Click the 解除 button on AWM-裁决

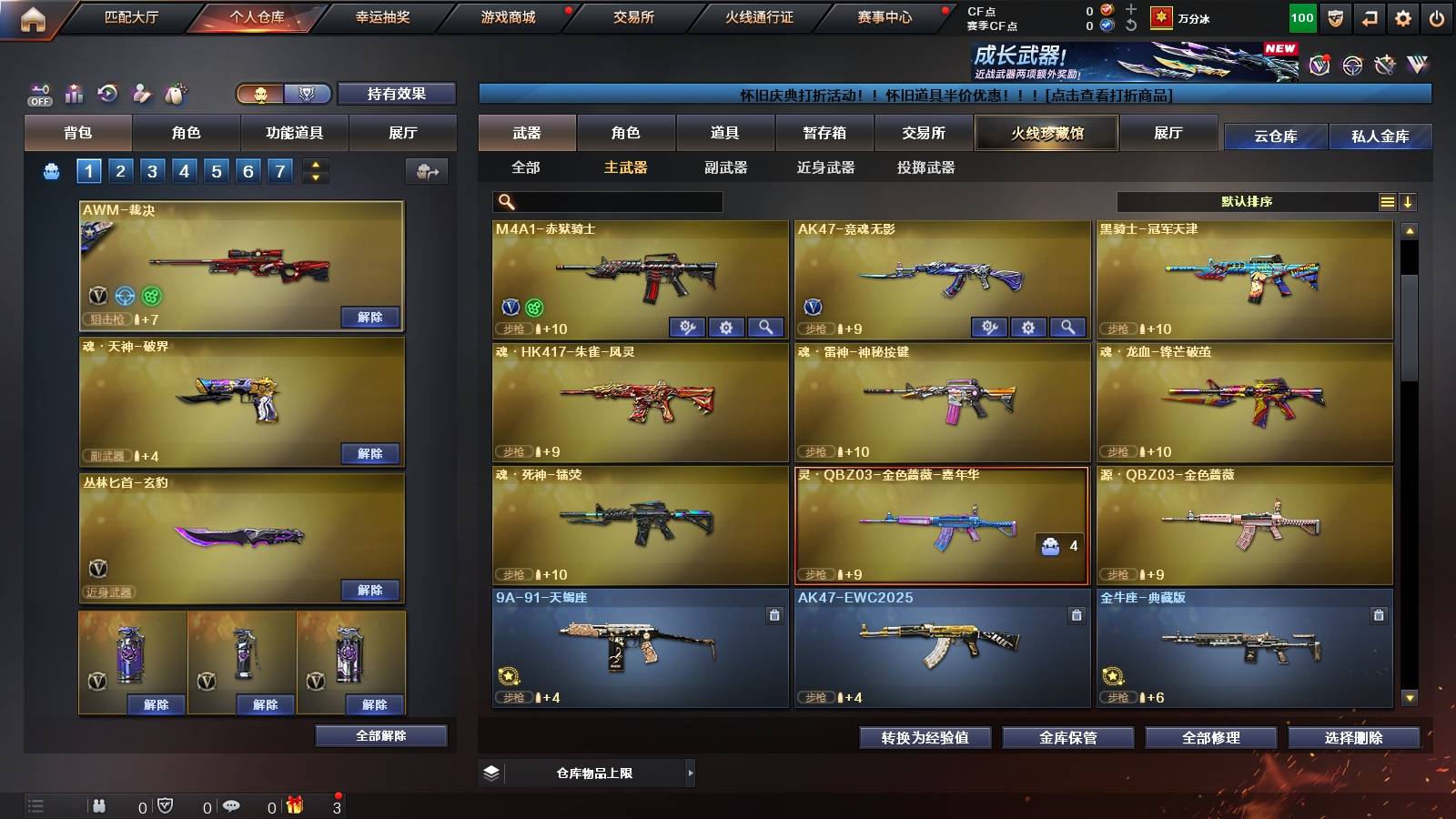(370, 318)
